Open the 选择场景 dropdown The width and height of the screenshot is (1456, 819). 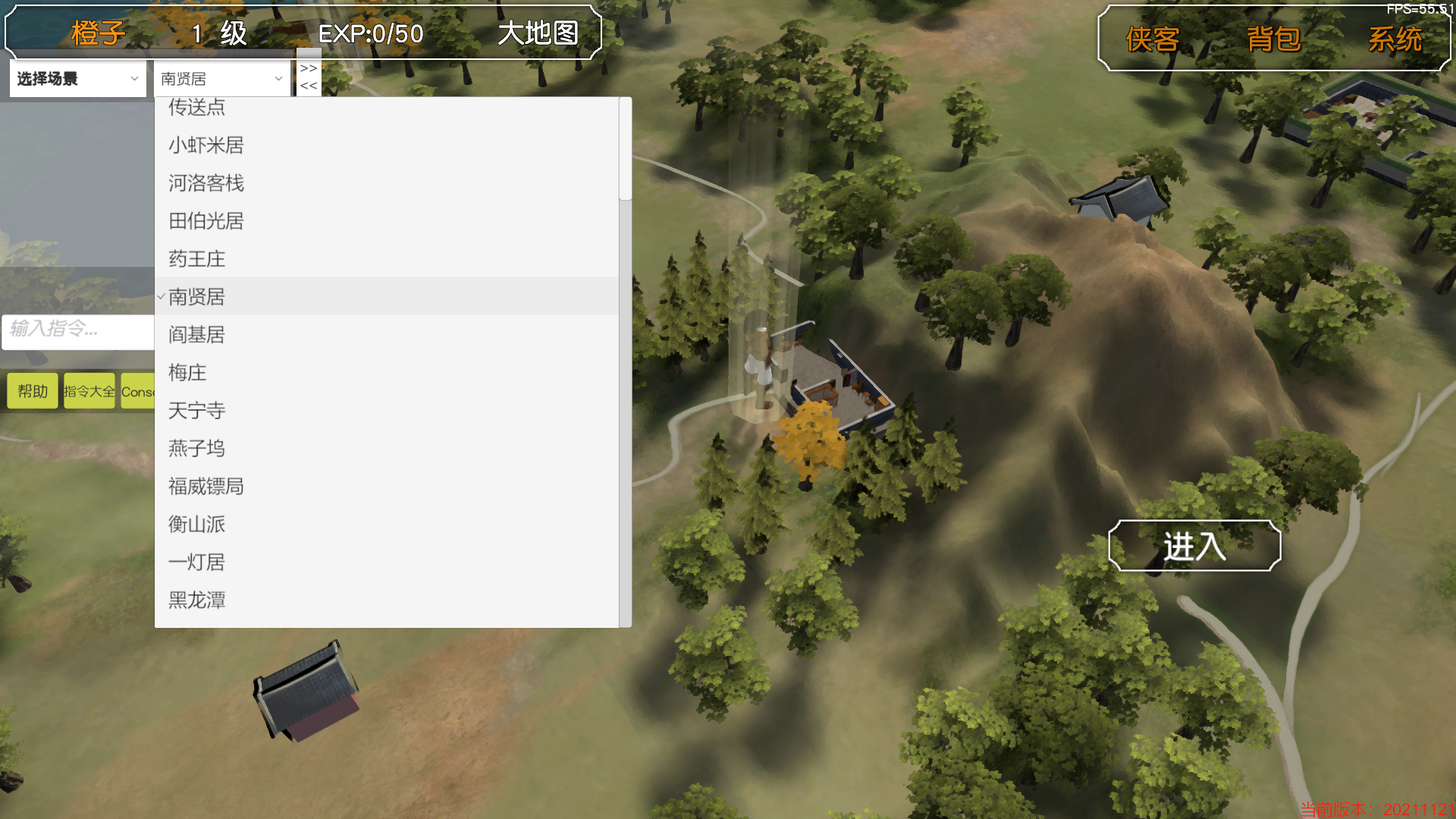77,79
